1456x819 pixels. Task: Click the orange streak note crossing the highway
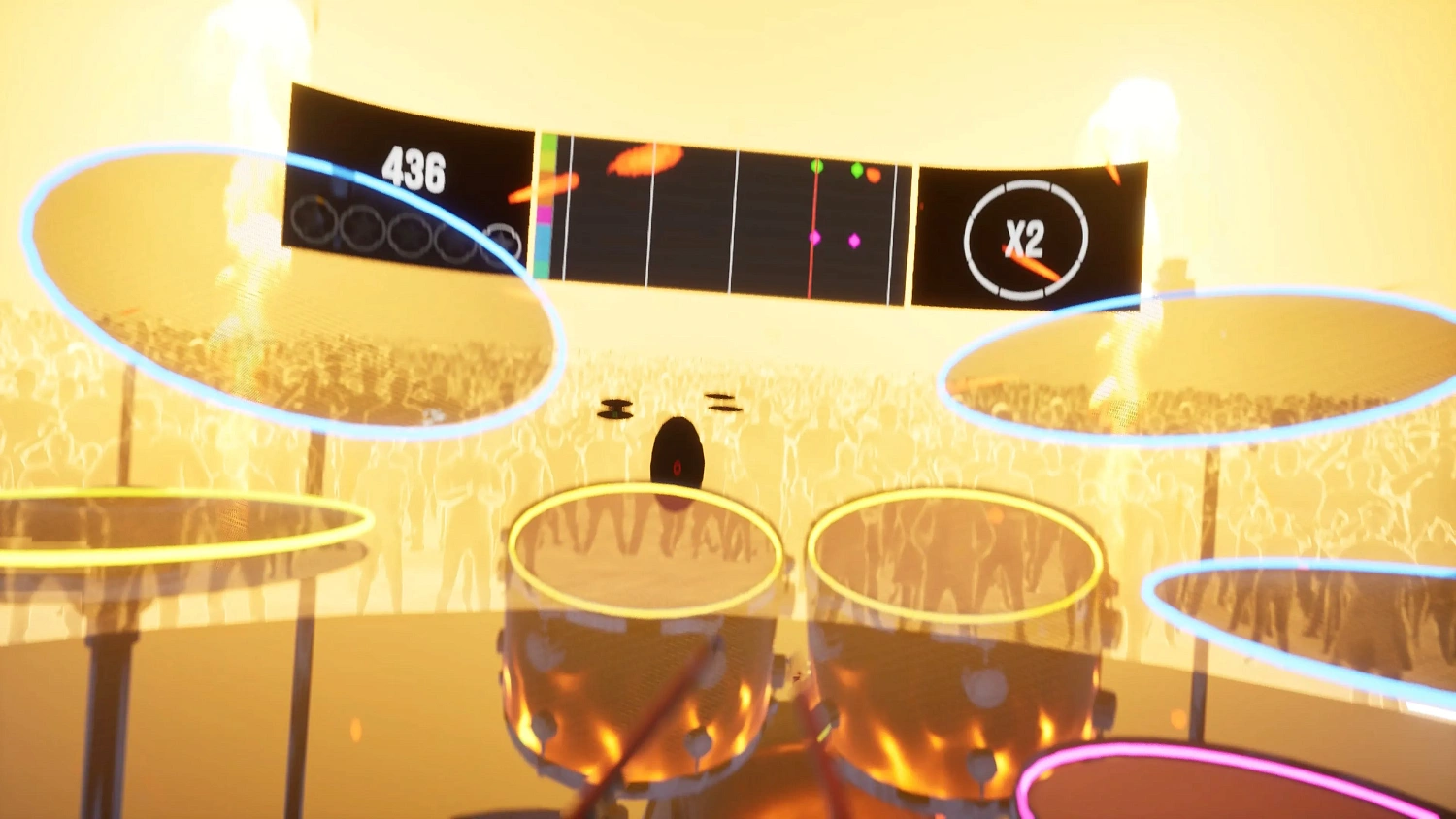[x=645, y=162]
